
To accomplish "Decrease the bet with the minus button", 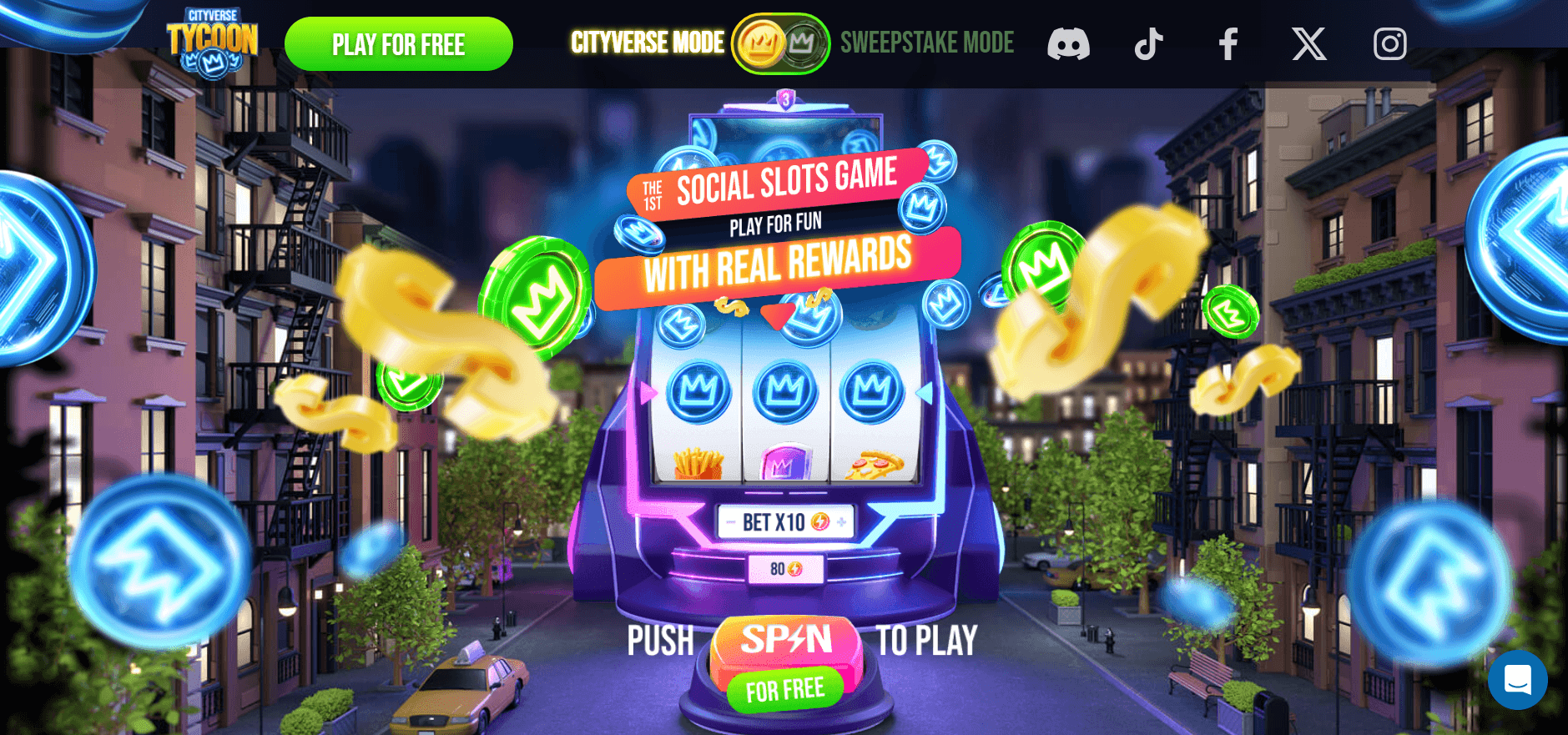I will click(730, 523).
